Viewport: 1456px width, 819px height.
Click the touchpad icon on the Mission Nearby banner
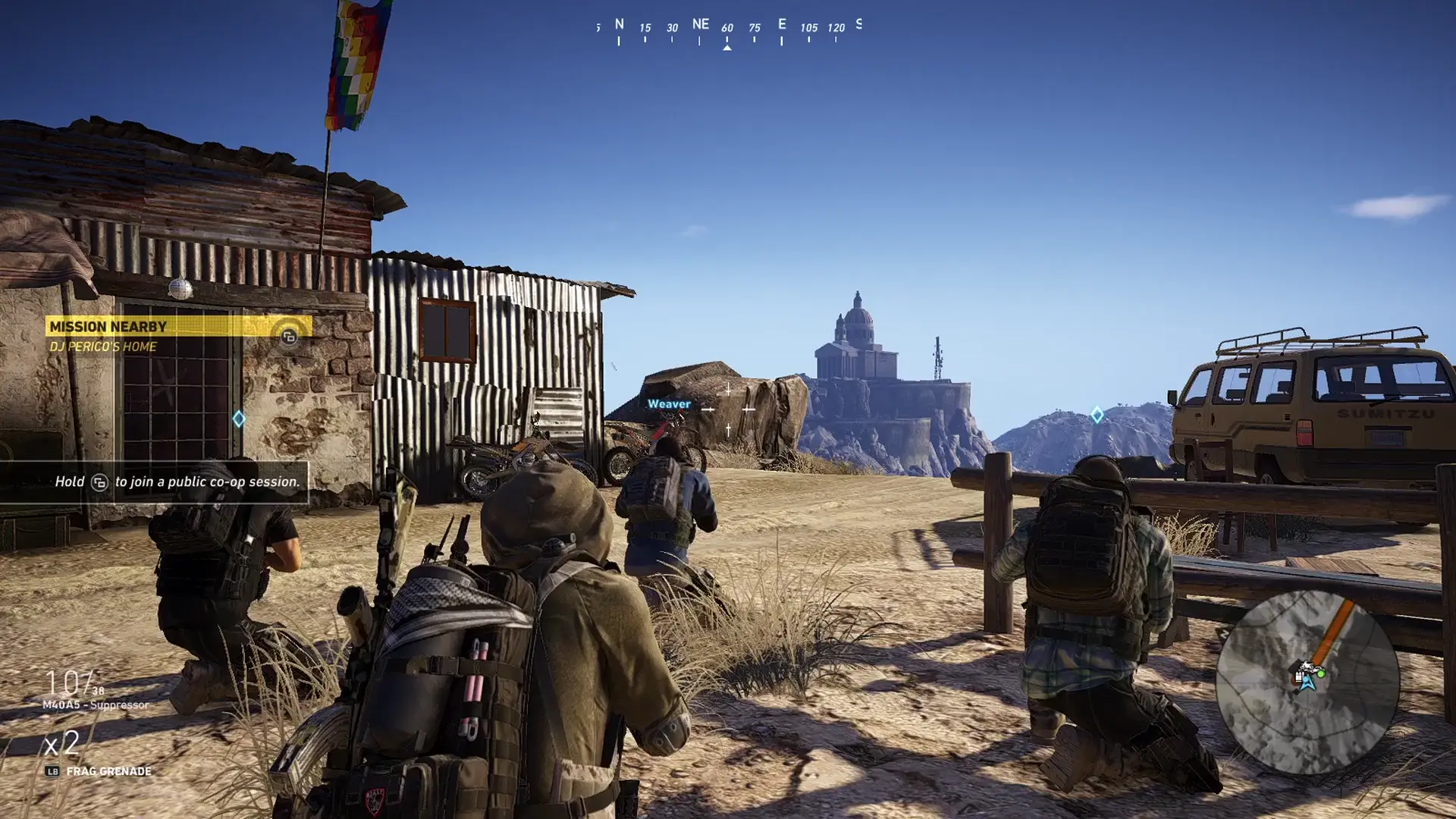tap(289, 337)
